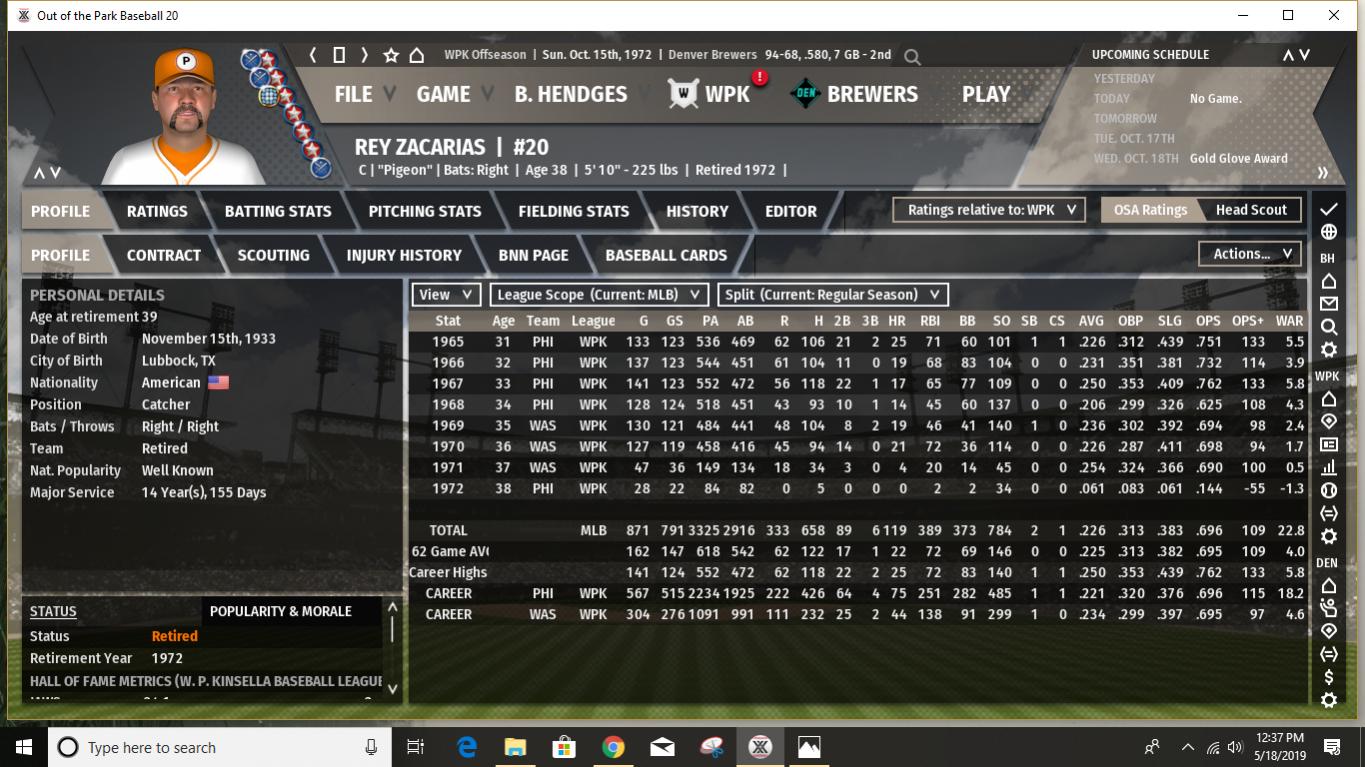Open the WPK league menu
Viewport: 1365px width, 767px height.
[726, 94]
